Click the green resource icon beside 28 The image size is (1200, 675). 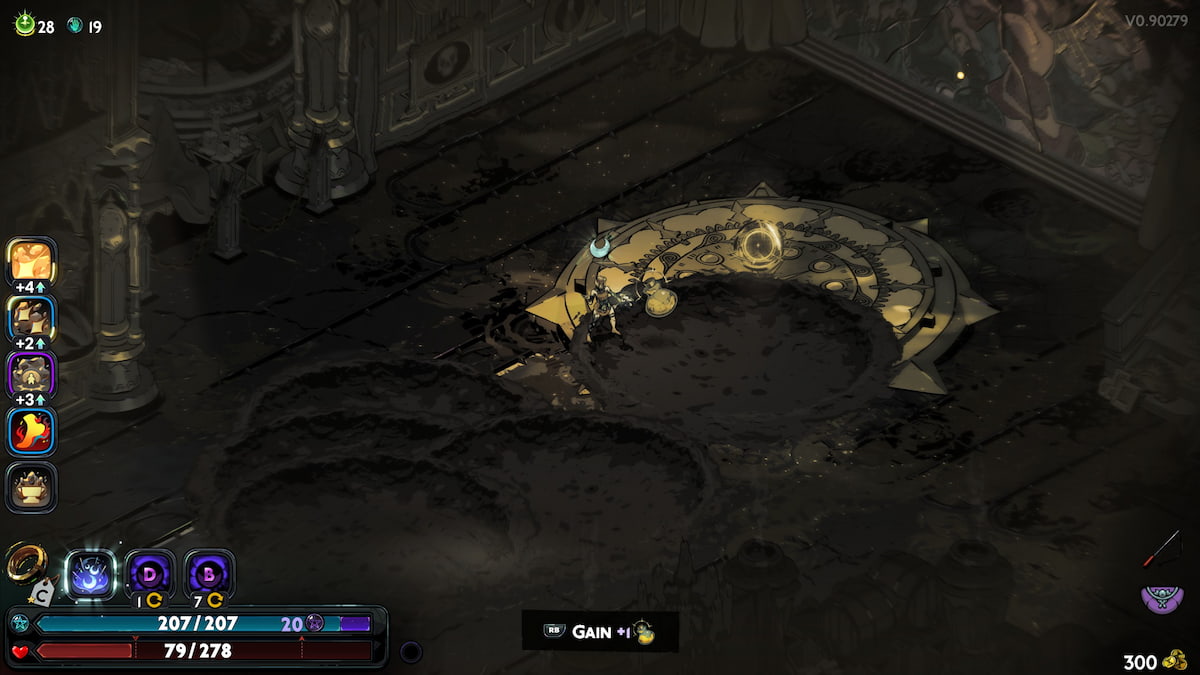(x=24, y=26)
